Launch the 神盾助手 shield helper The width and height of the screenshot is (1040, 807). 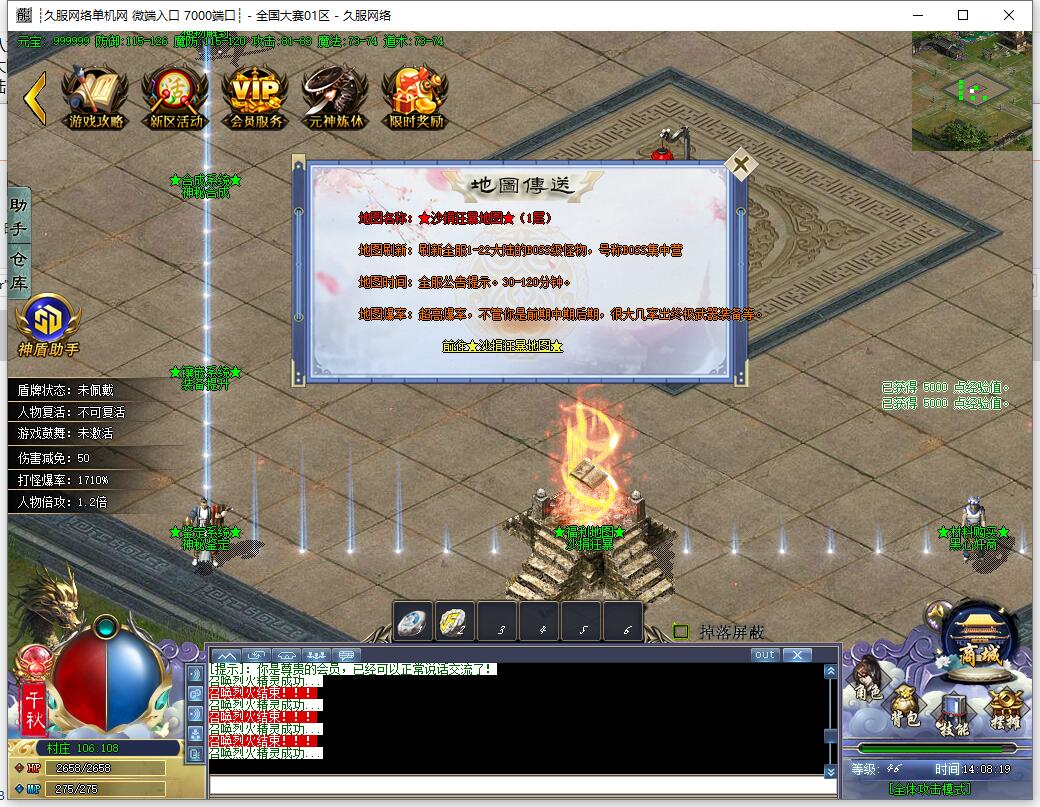(48, 325)
